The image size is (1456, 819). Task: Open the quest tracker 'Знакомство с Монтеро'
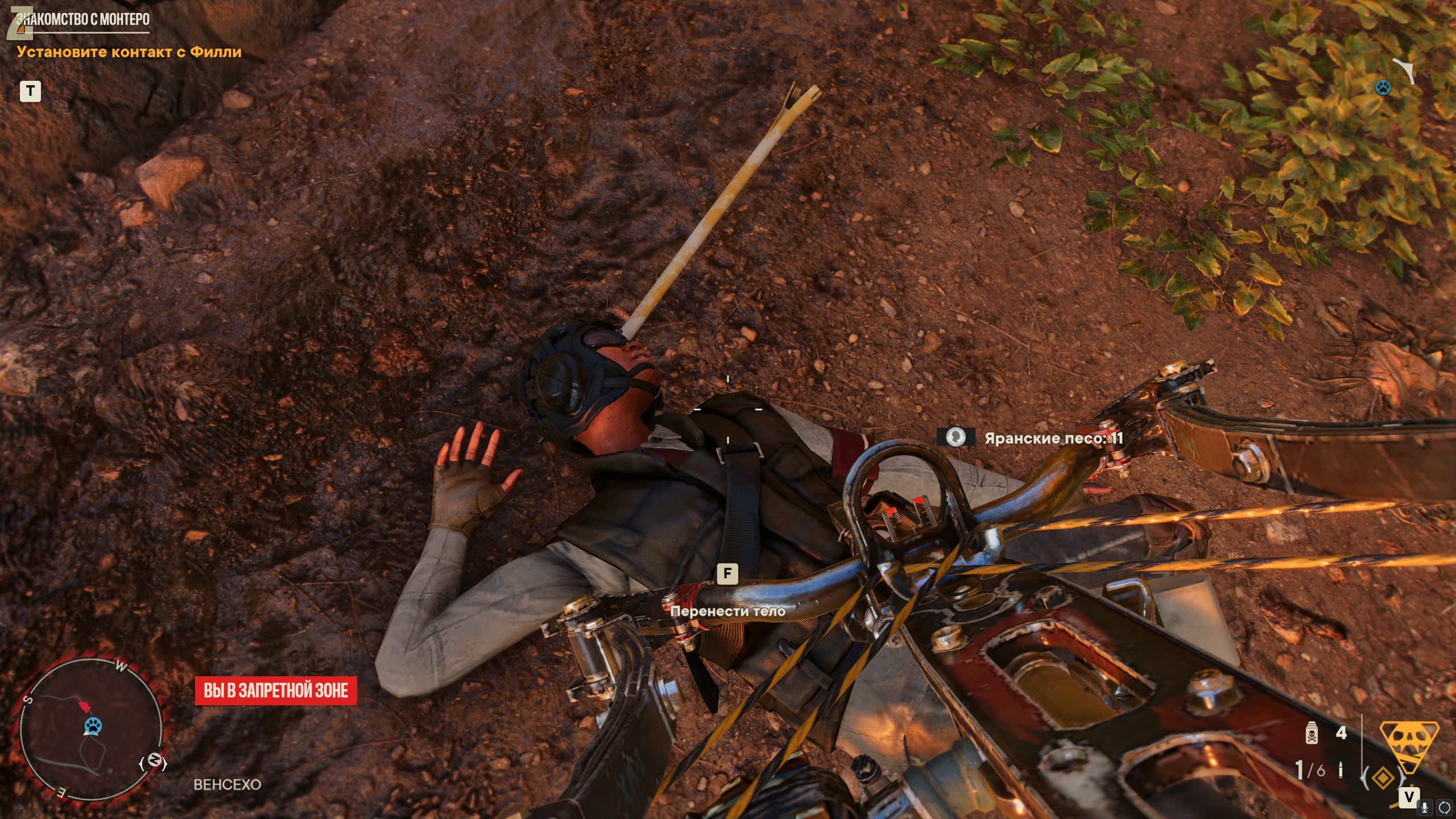(83, 19)
